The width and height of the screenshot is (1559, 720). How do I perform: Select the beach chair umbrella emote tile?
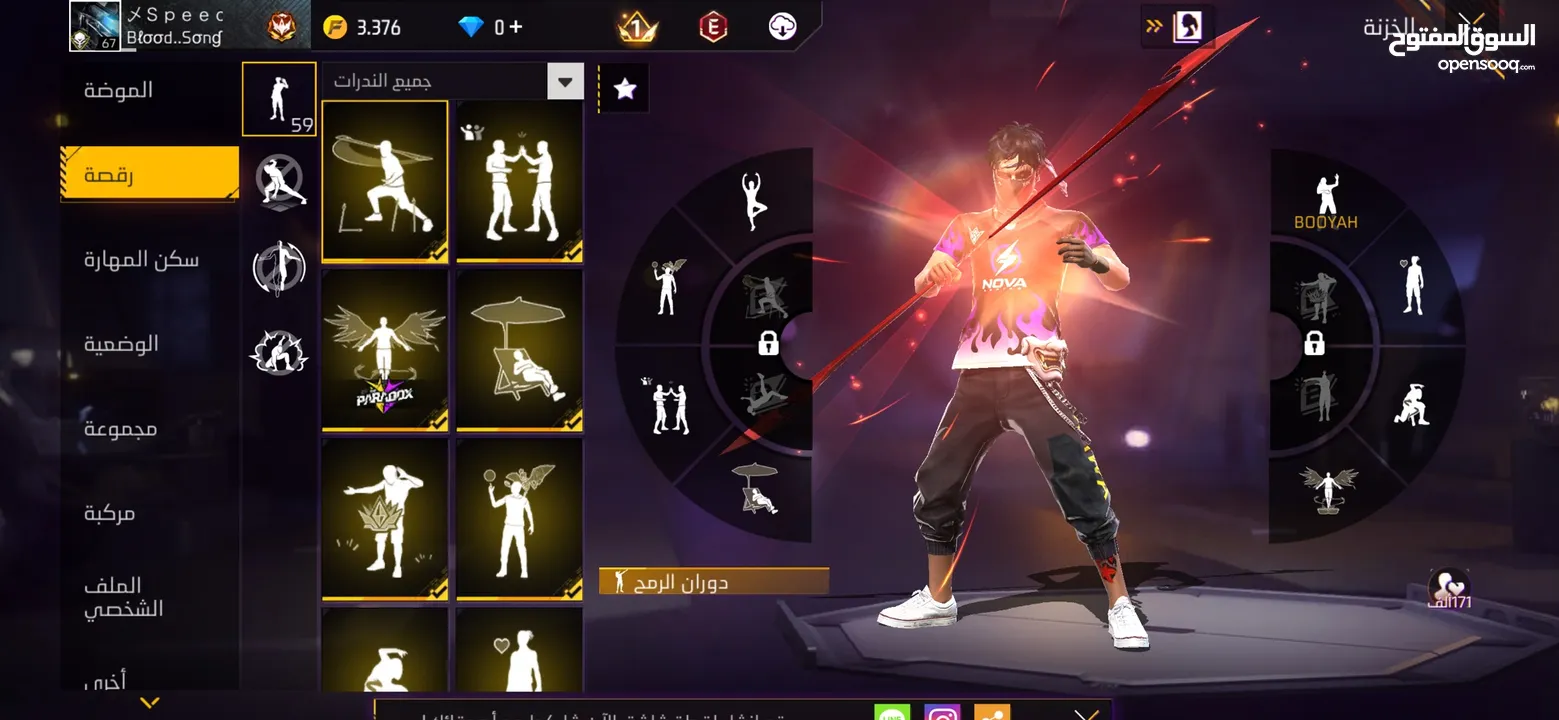(519, 350)
